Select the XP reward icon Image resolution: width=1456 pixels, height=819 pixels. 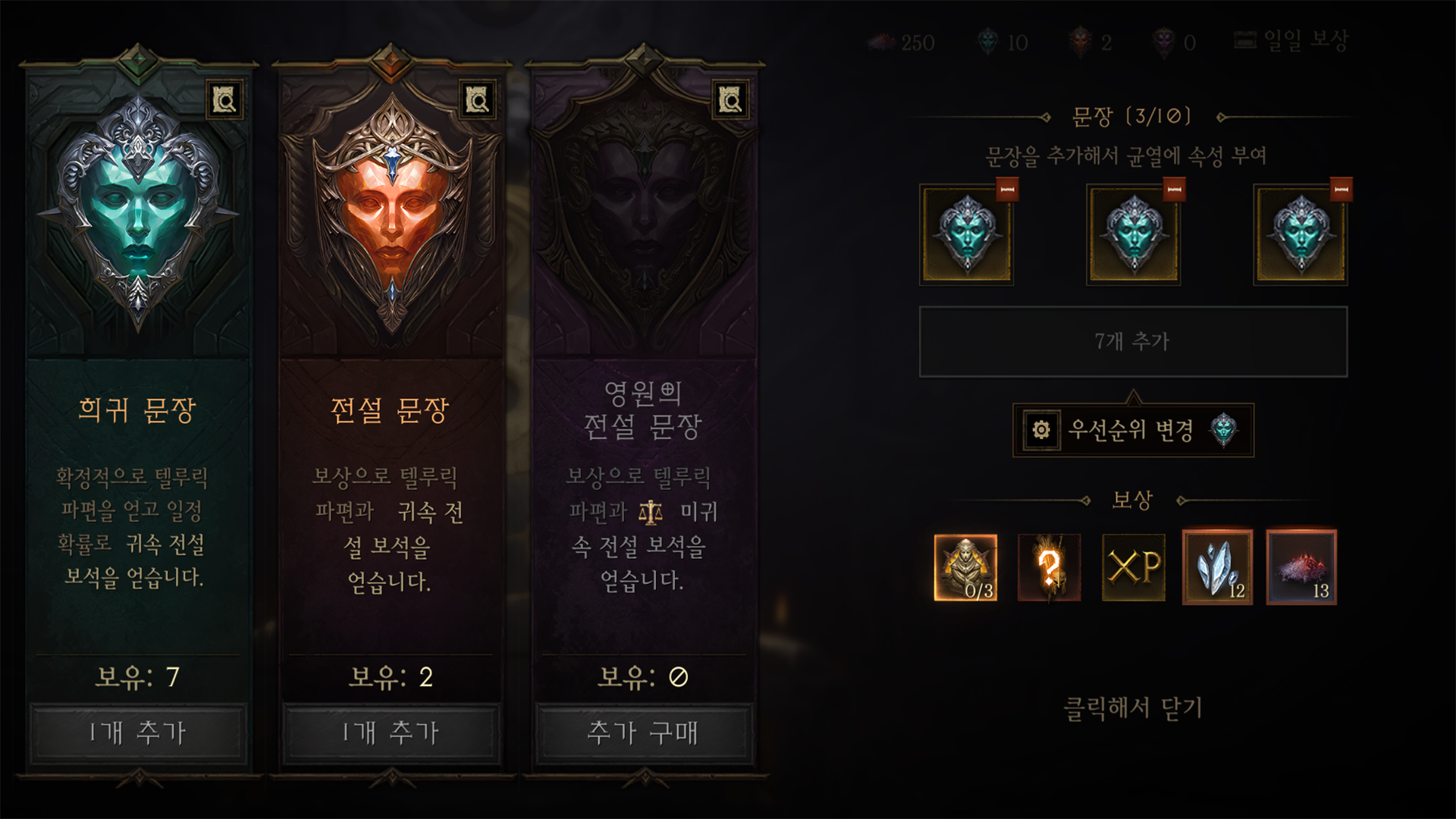coord(1133,567)
